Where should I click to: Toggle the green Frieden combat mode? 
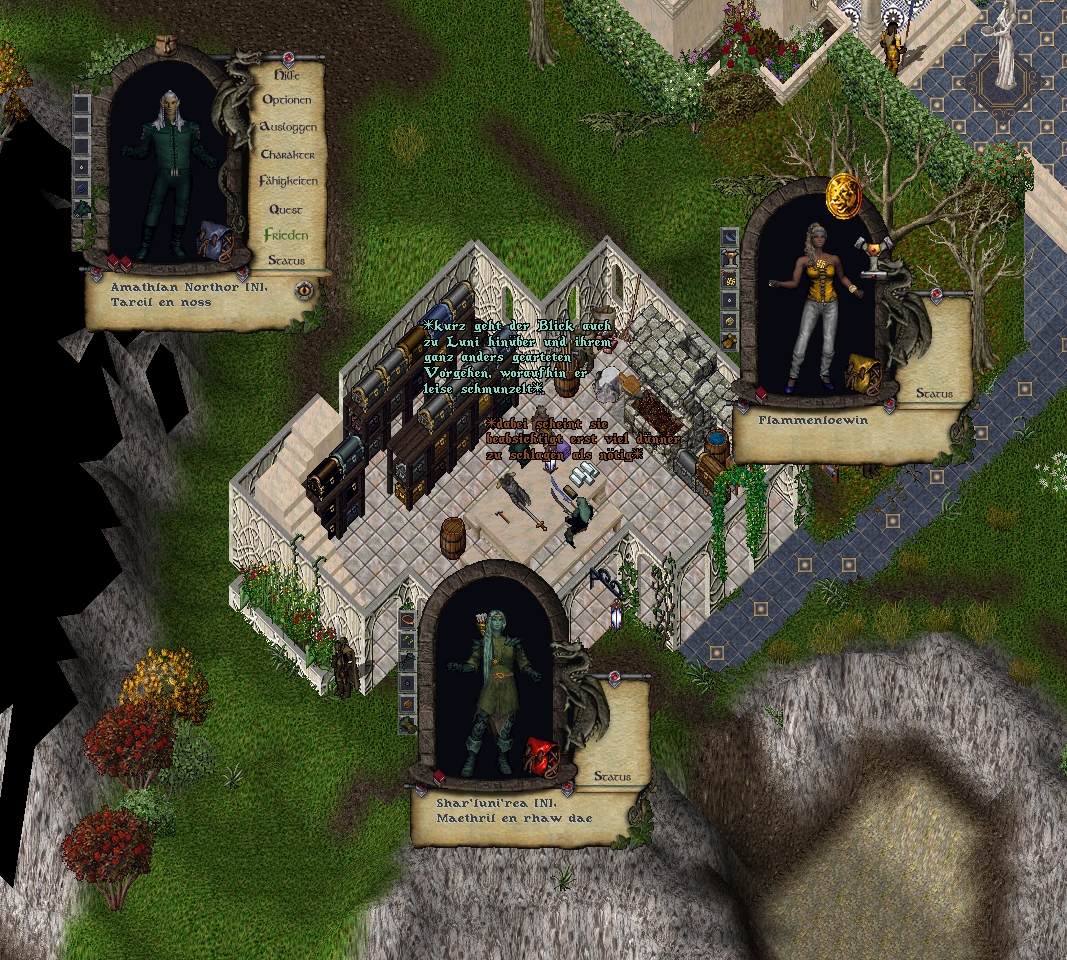click(286, 236)
